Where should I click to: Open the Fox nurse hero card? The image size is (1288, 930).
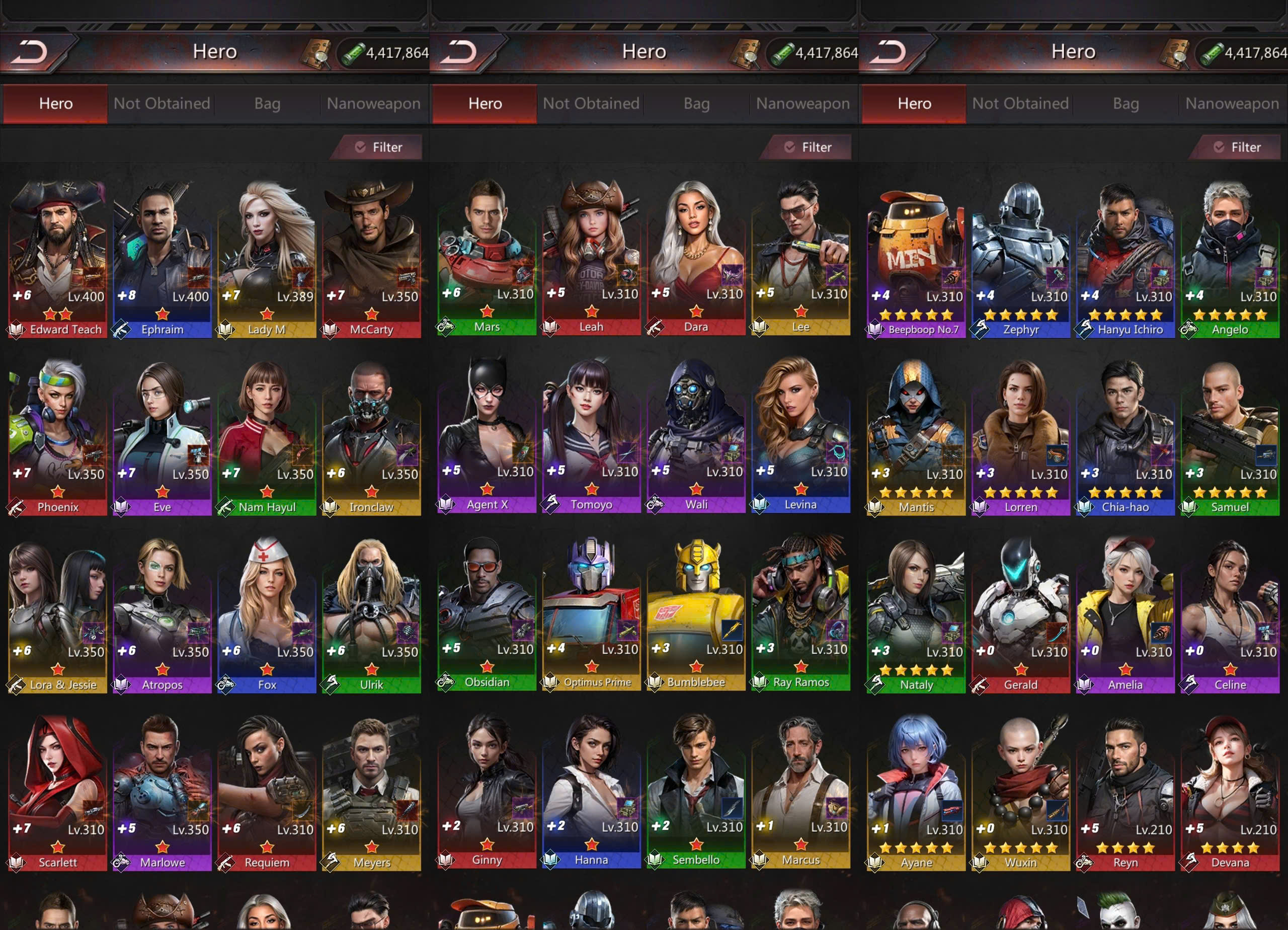pyautogui.click(x=266, y=614)
